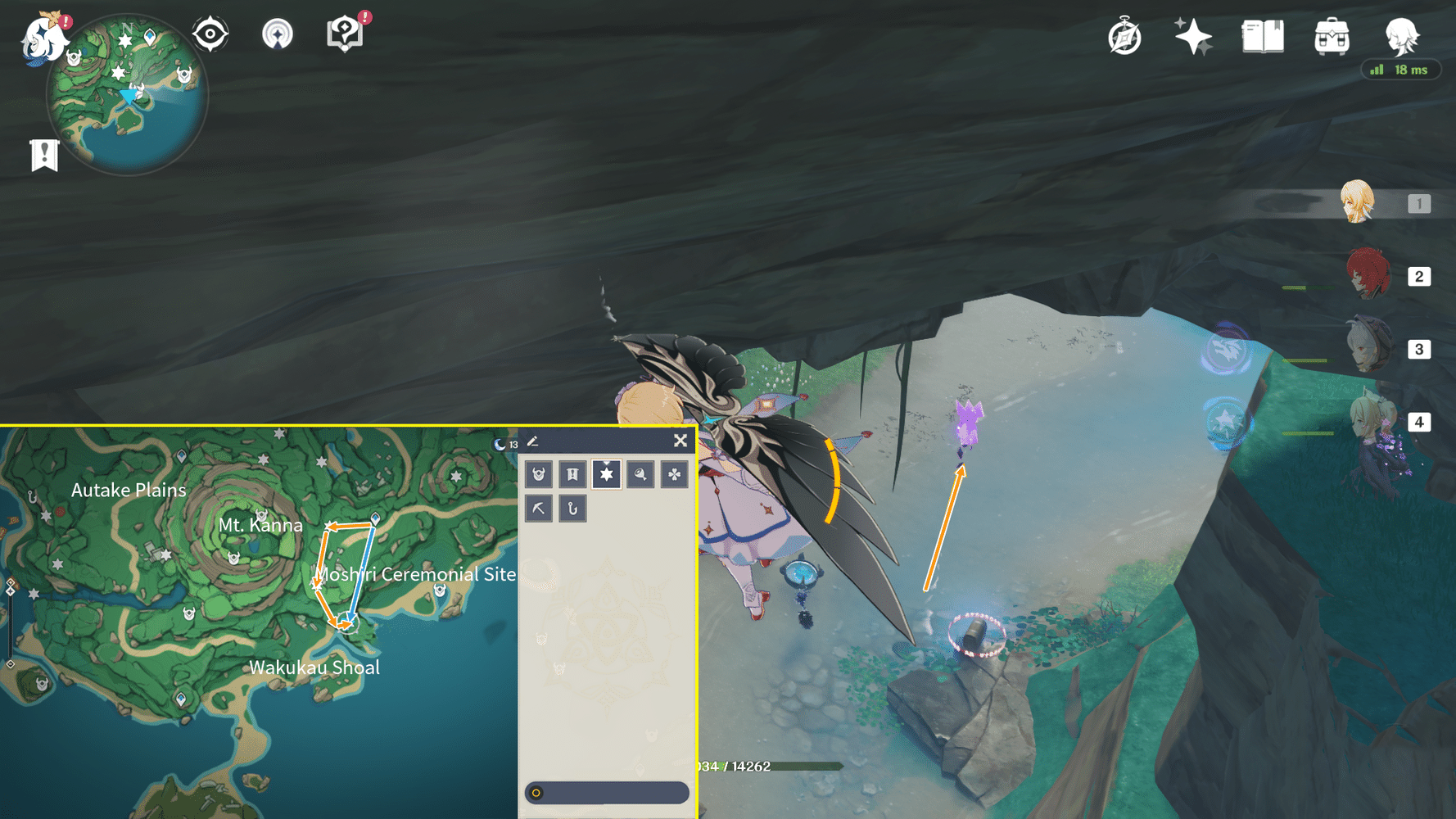Close the pin editing panel
This screenshot has width=1456, height=819.
(x=680, y=441)
